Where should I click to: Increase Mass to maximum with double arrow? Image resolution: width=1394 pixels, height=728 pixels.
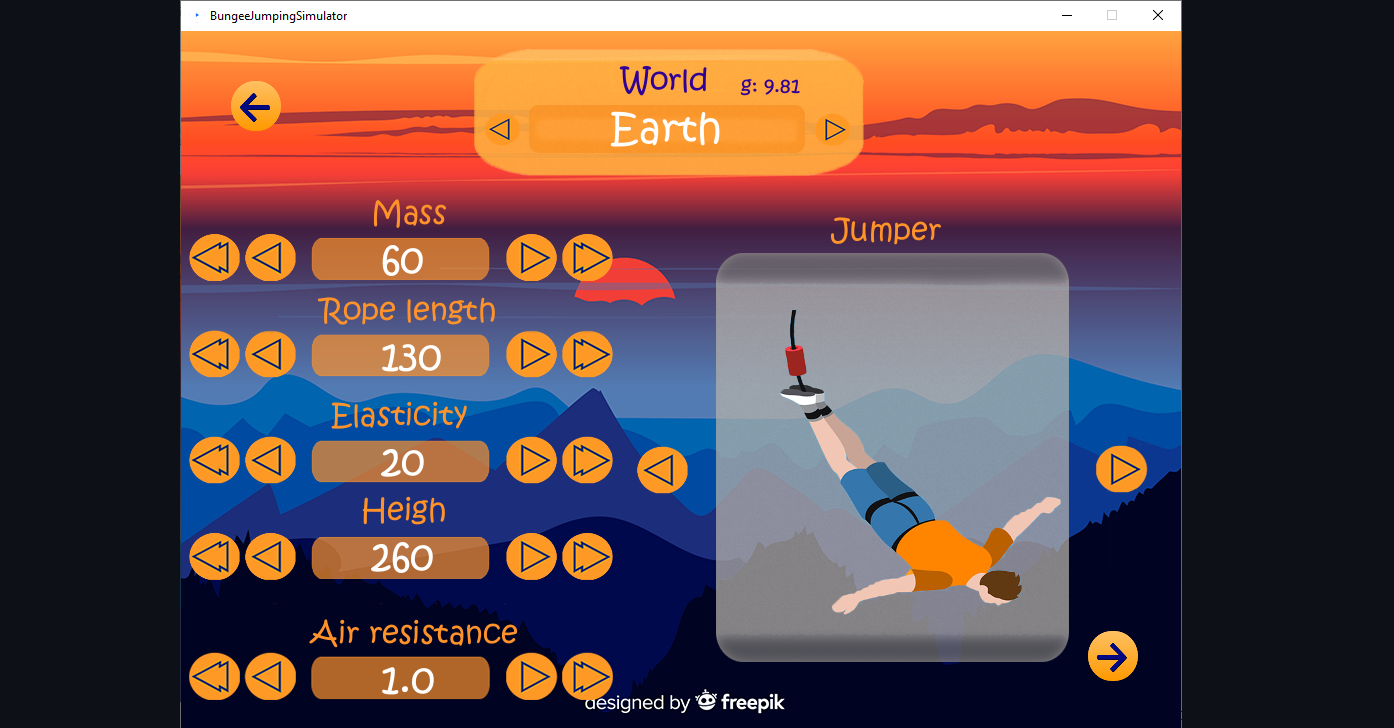tap(587, 257)
